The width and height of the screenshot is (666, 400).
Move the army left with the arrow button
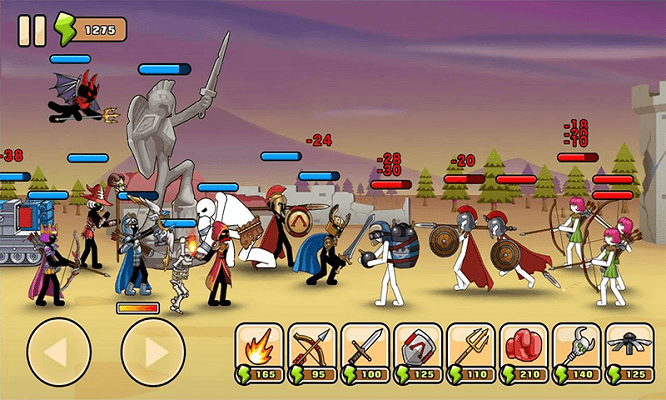pos(59,353)
